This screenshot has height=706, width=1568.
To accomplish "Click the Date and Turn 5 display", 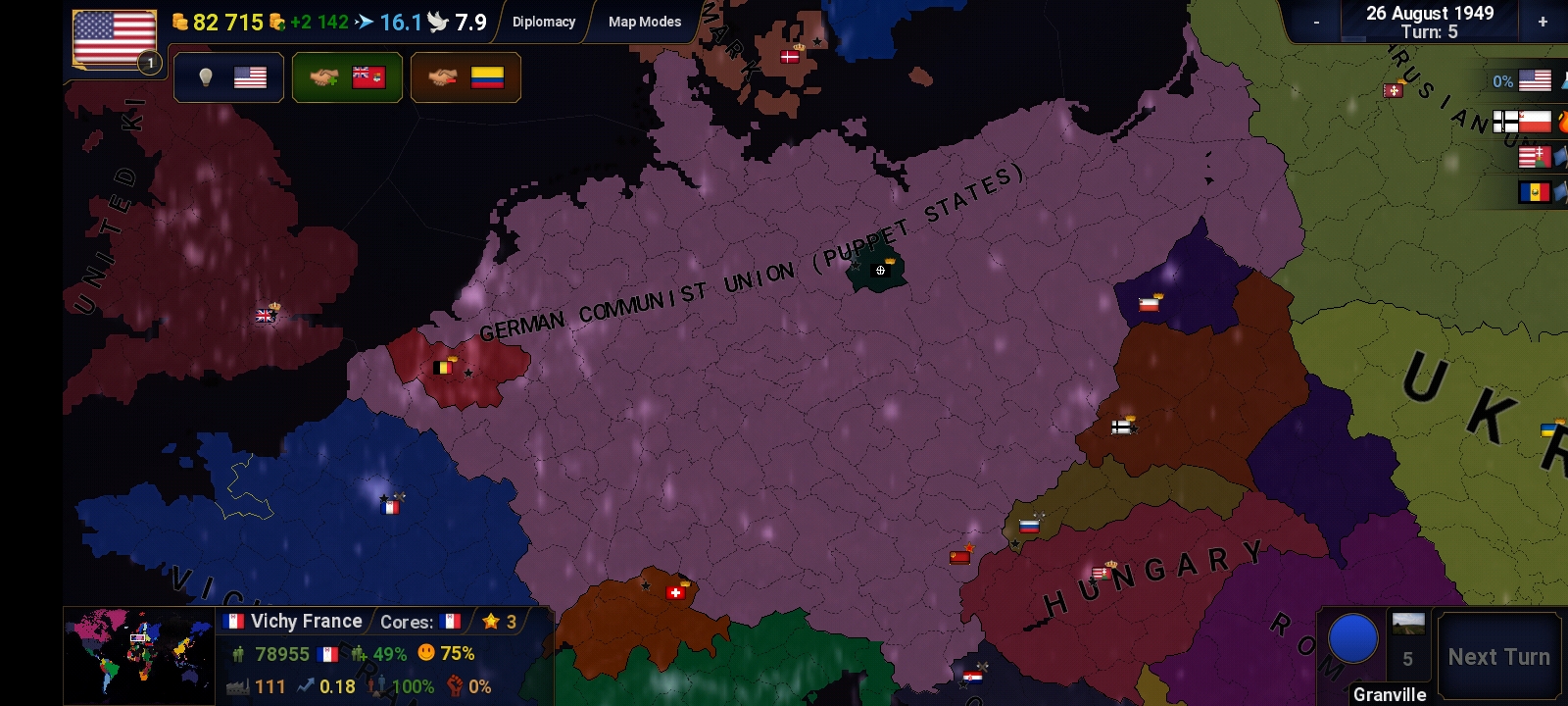I will tap(1429, 22).
